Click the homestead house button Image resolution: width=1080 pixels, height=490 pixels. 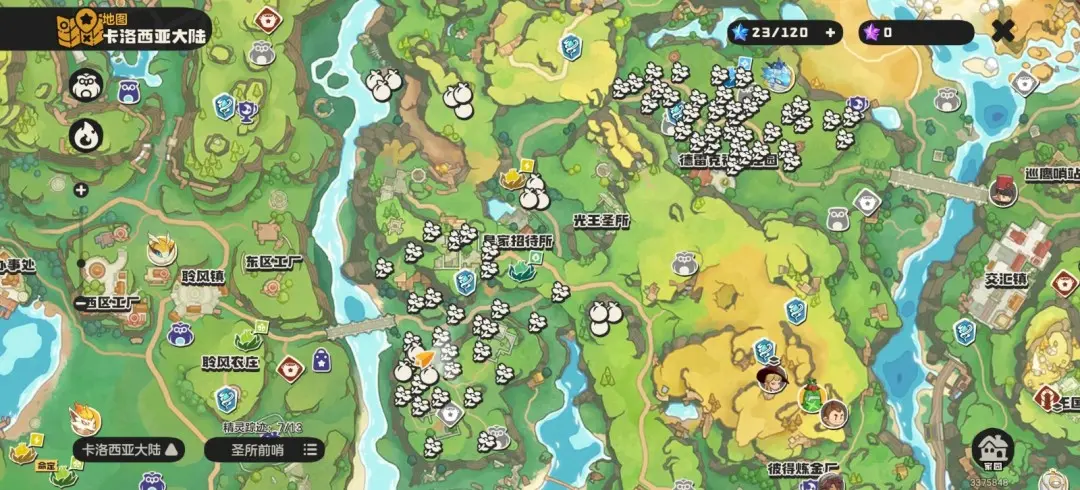[992, 449]
